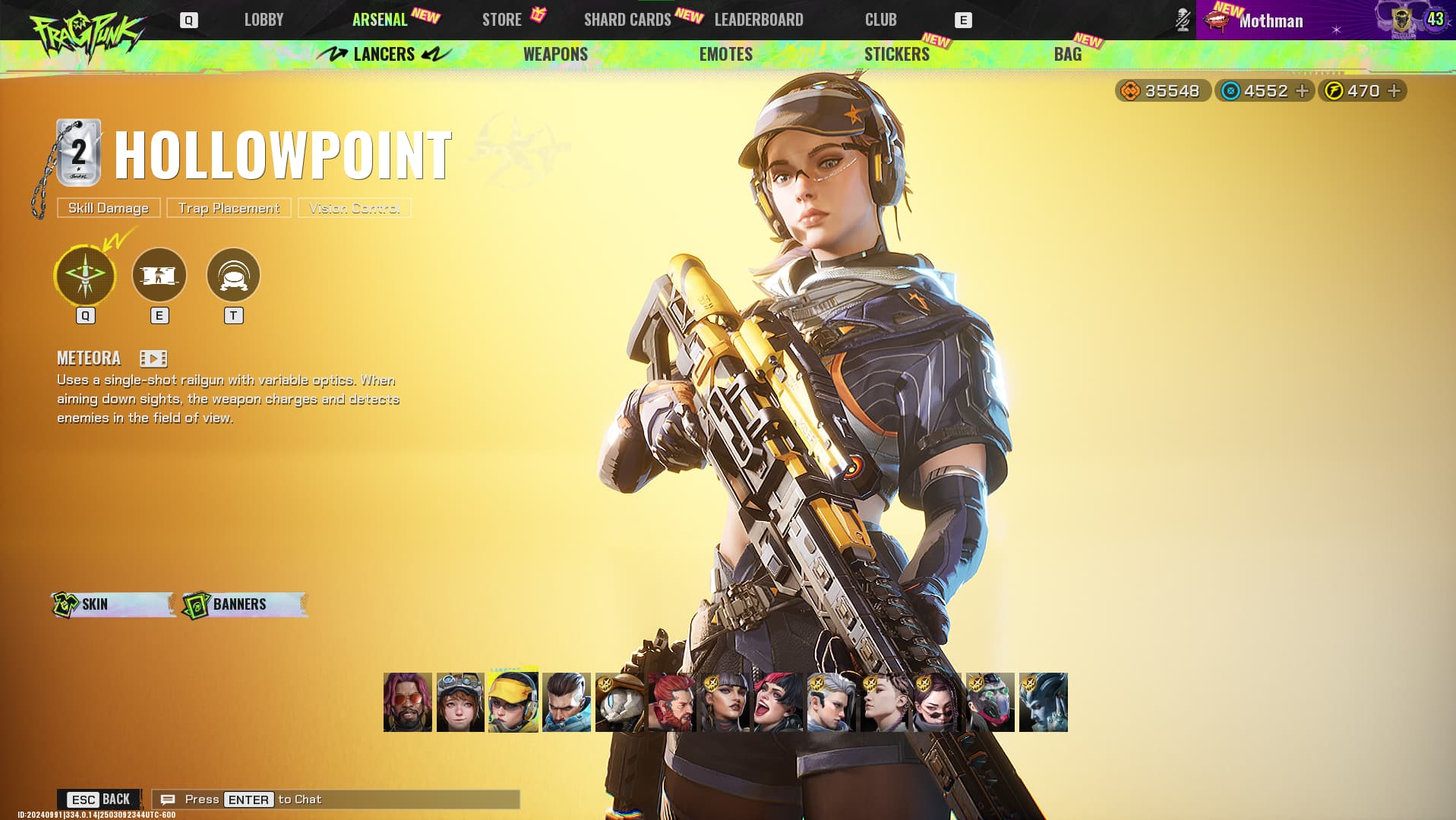Viewport: 1456px width, 820px height.
Task: Switch to the Weapons category
Action: 555,54
